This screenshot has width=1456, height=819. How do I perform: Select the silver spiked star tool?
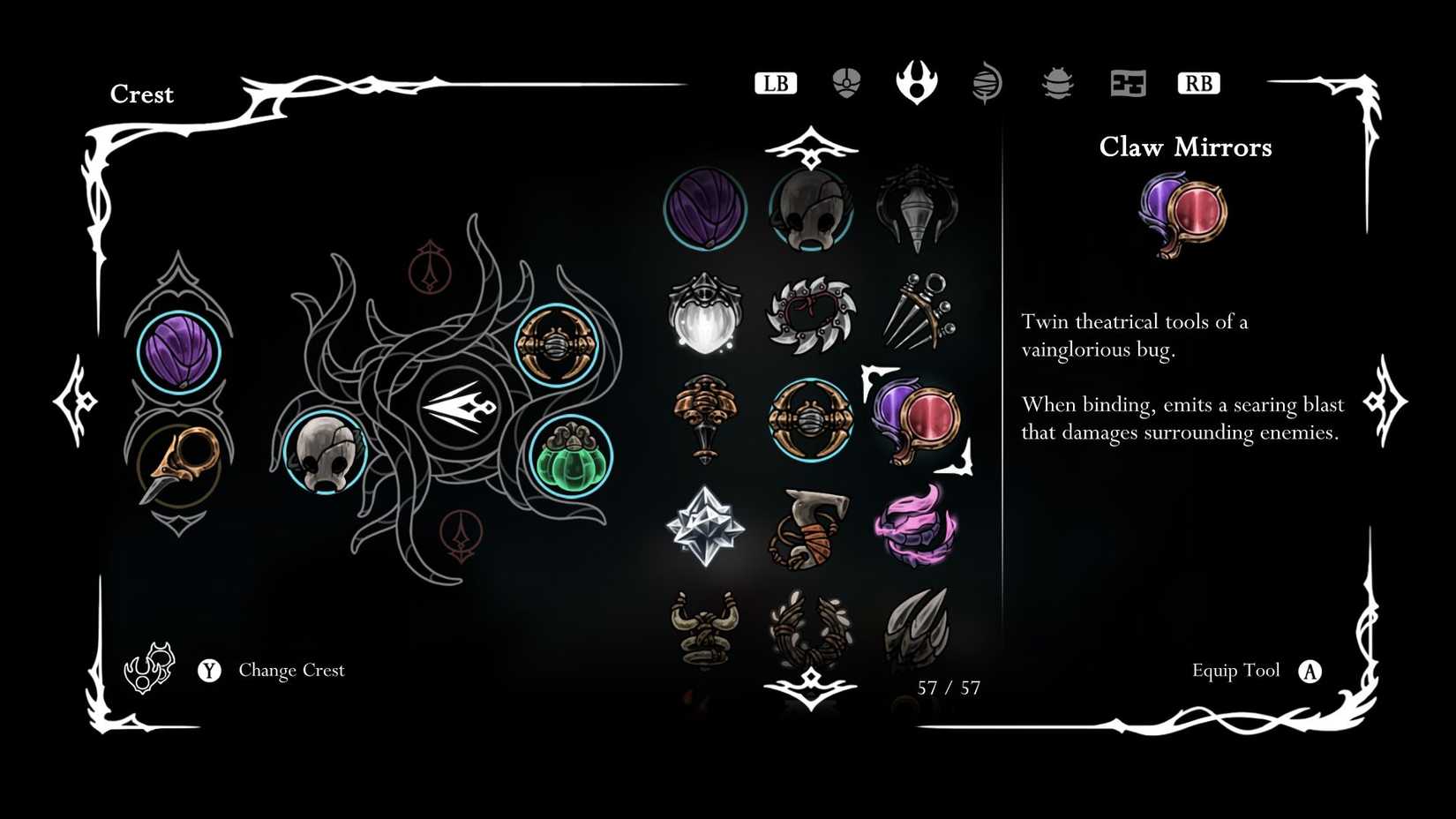point(704,530)
